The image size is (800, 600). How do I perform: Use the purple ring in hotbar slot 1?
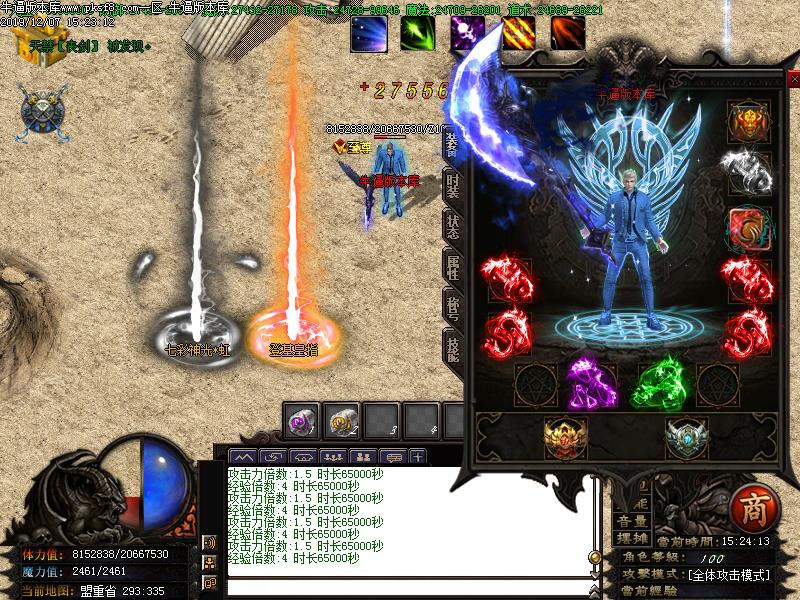click(x=302, y=420)
